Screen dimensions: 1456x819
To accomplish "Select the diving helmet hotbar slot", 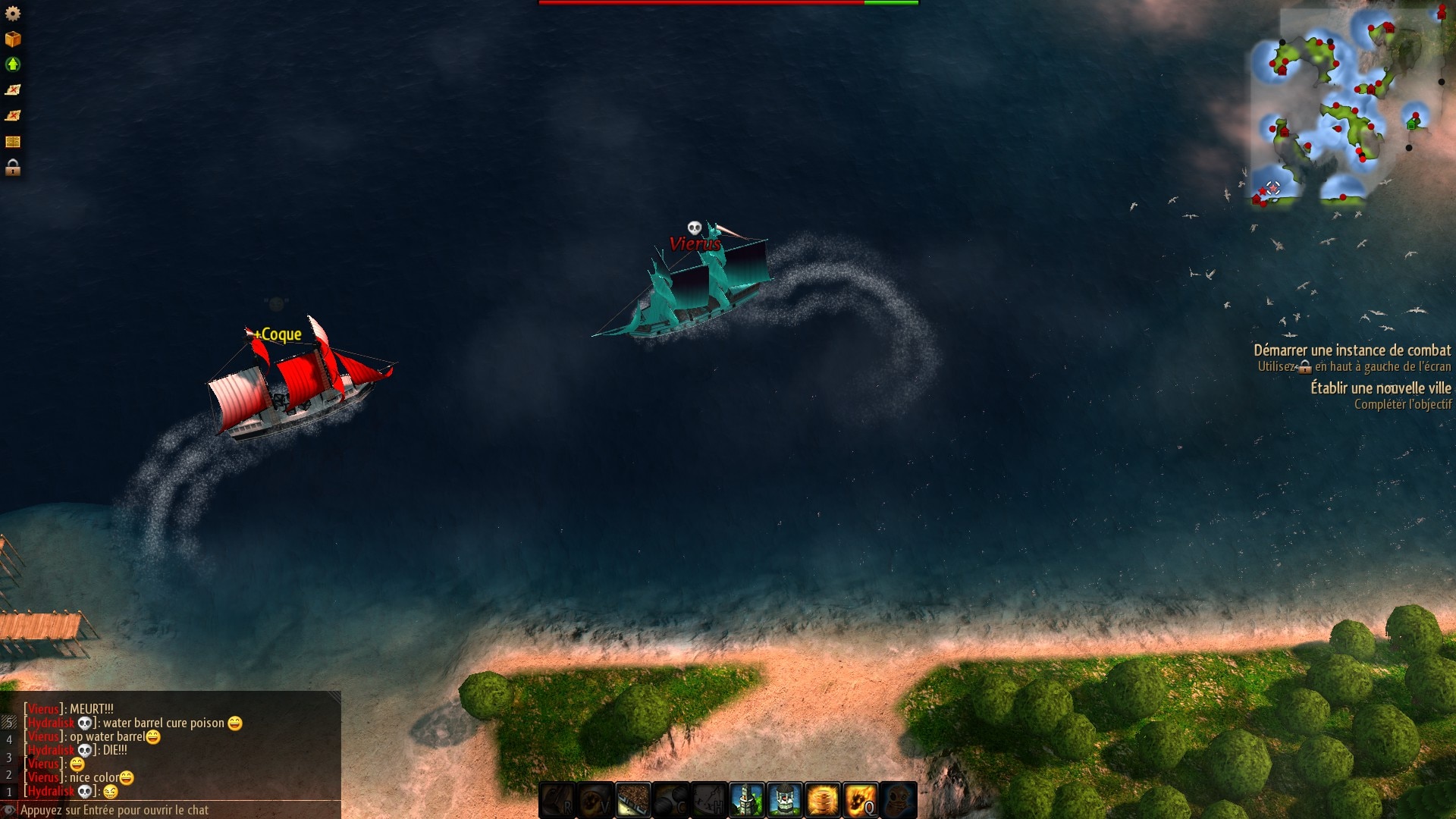I will click(x=899, y=800).
